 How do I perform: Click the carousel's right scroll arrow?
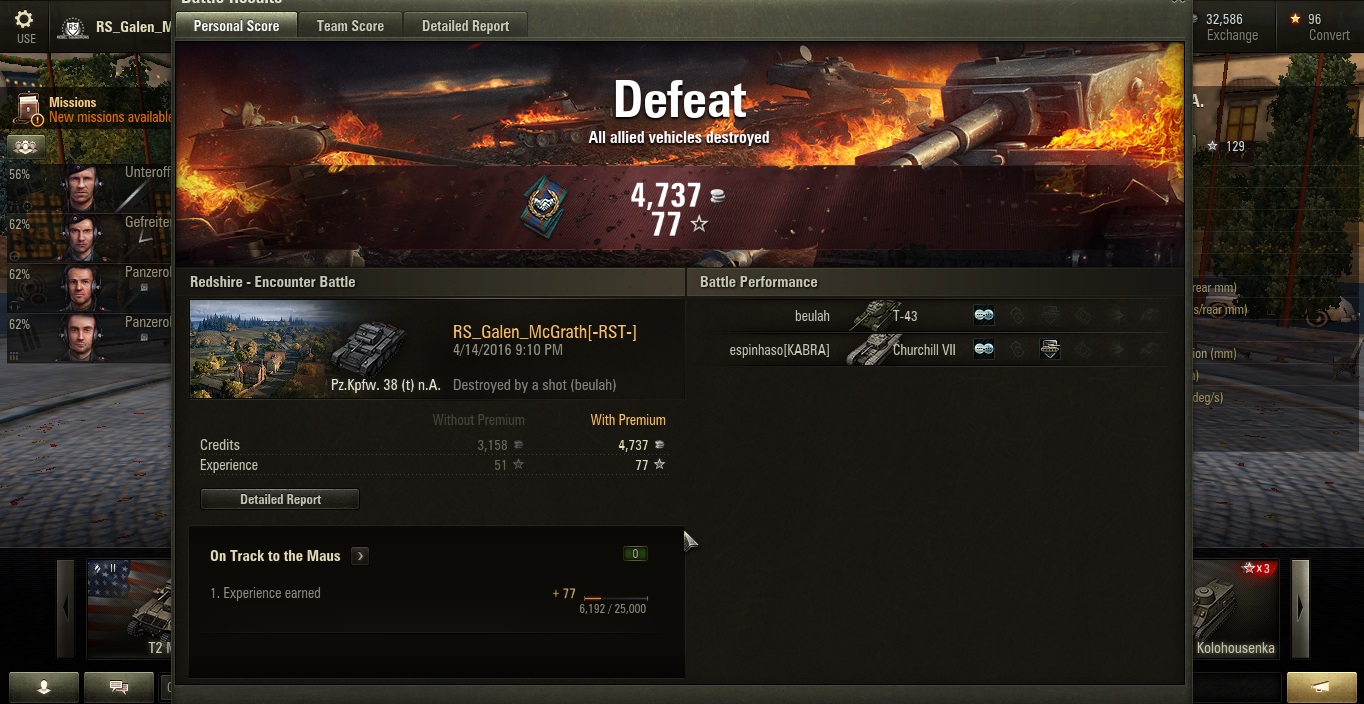tap(1300, 607)
